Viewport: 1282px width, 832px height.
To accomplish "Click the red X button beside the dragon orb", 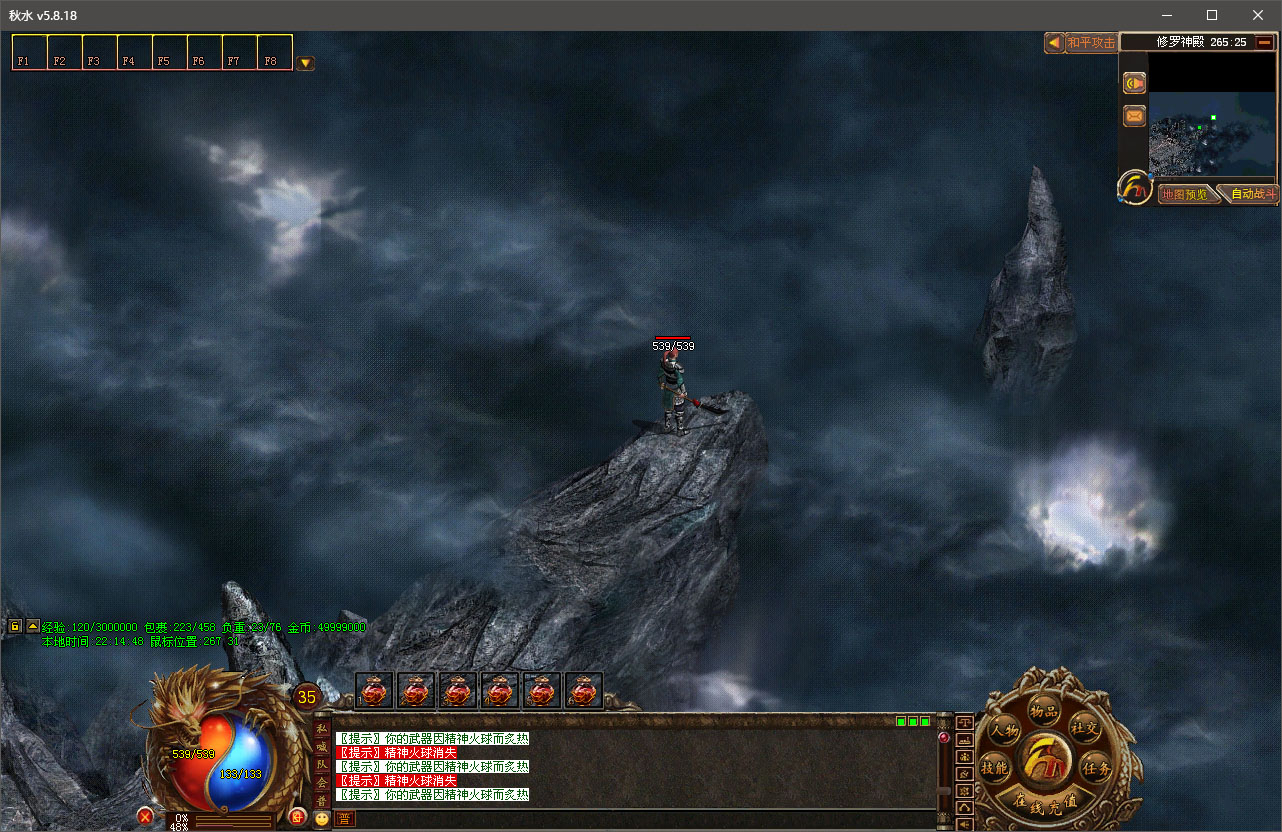I will pos(145,816).
